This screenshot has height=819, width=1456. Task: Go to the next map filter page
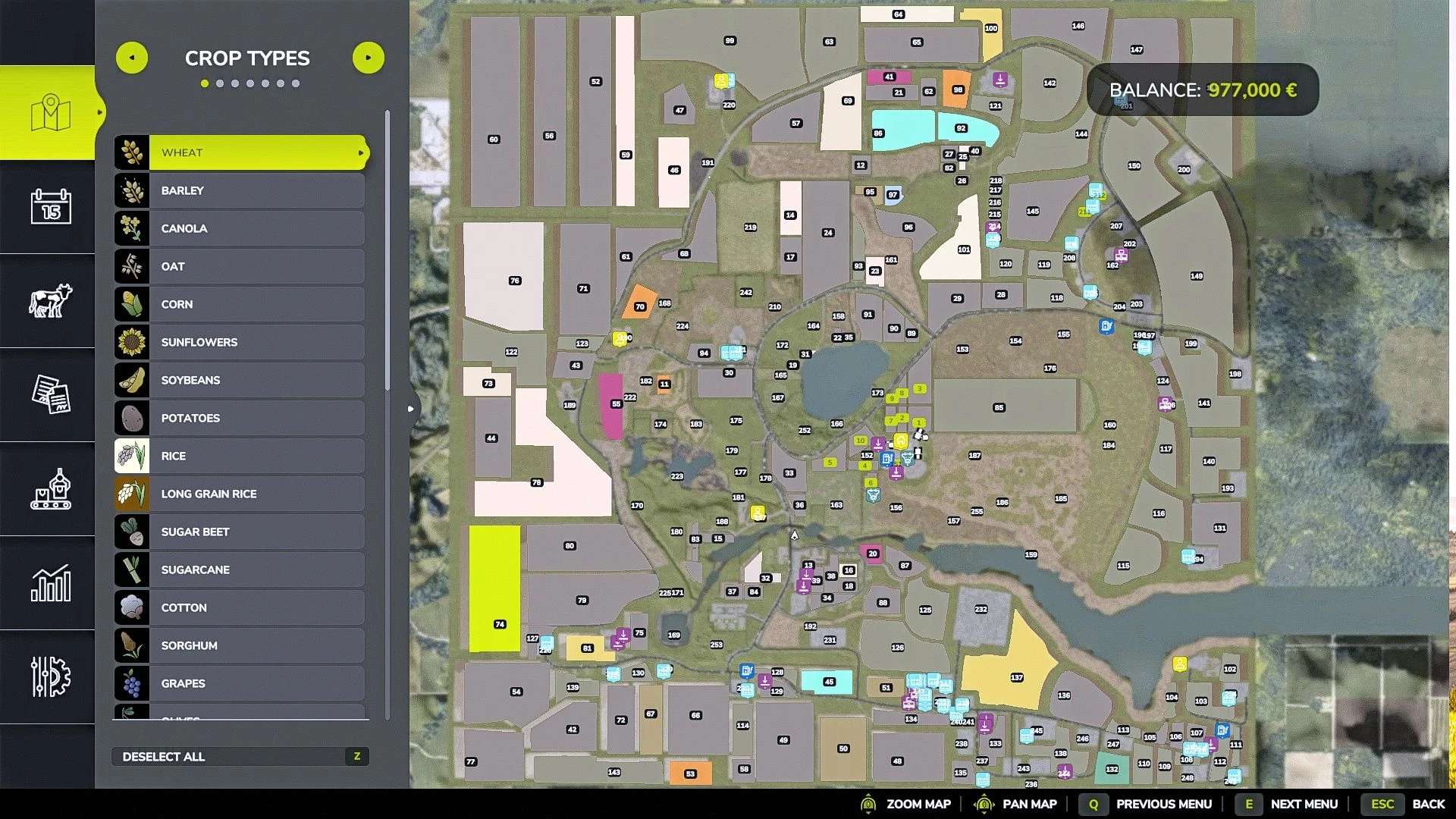(x=369, y=58)
